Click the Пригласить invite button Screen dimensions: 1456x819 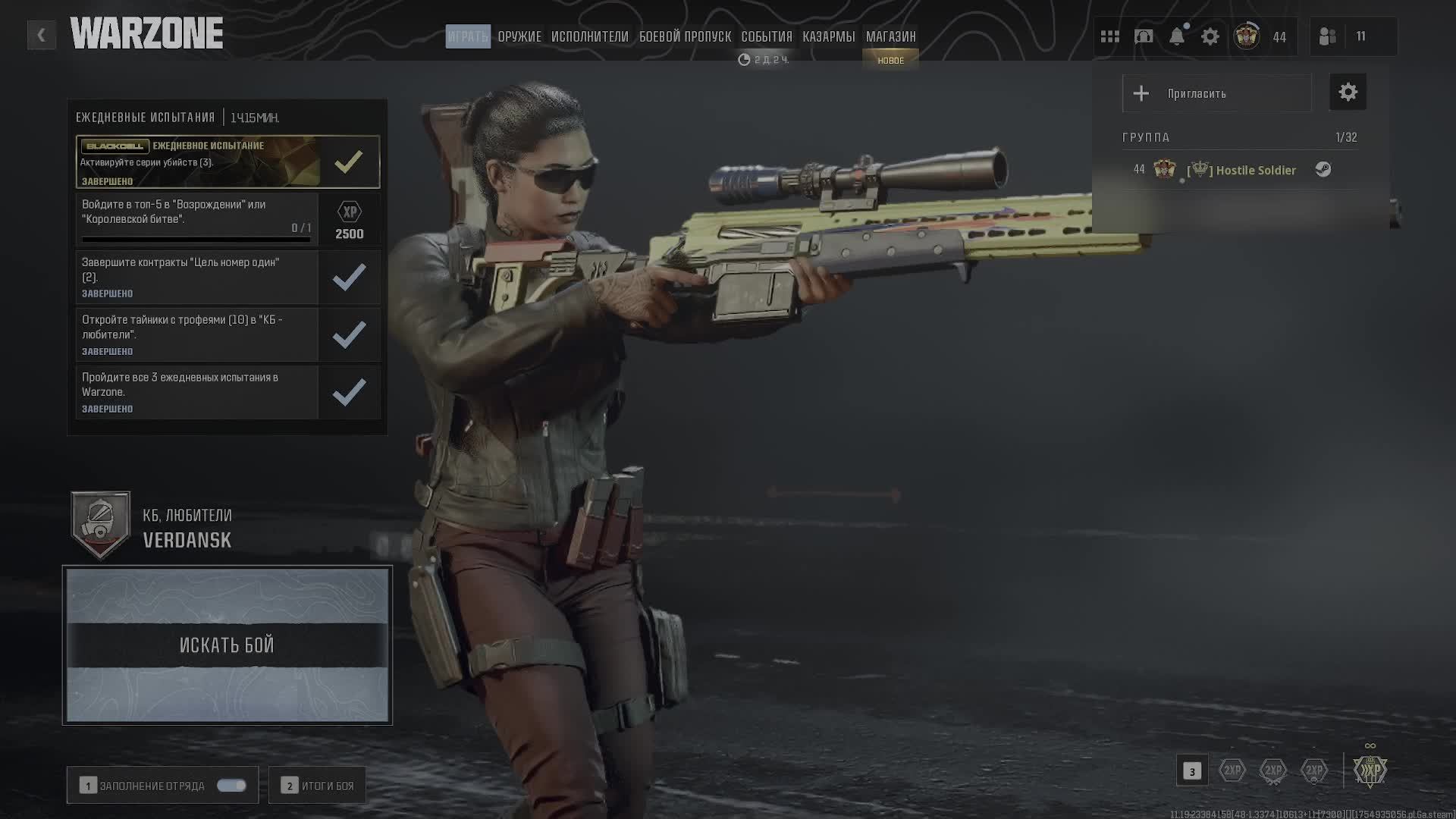point(1216,93)
